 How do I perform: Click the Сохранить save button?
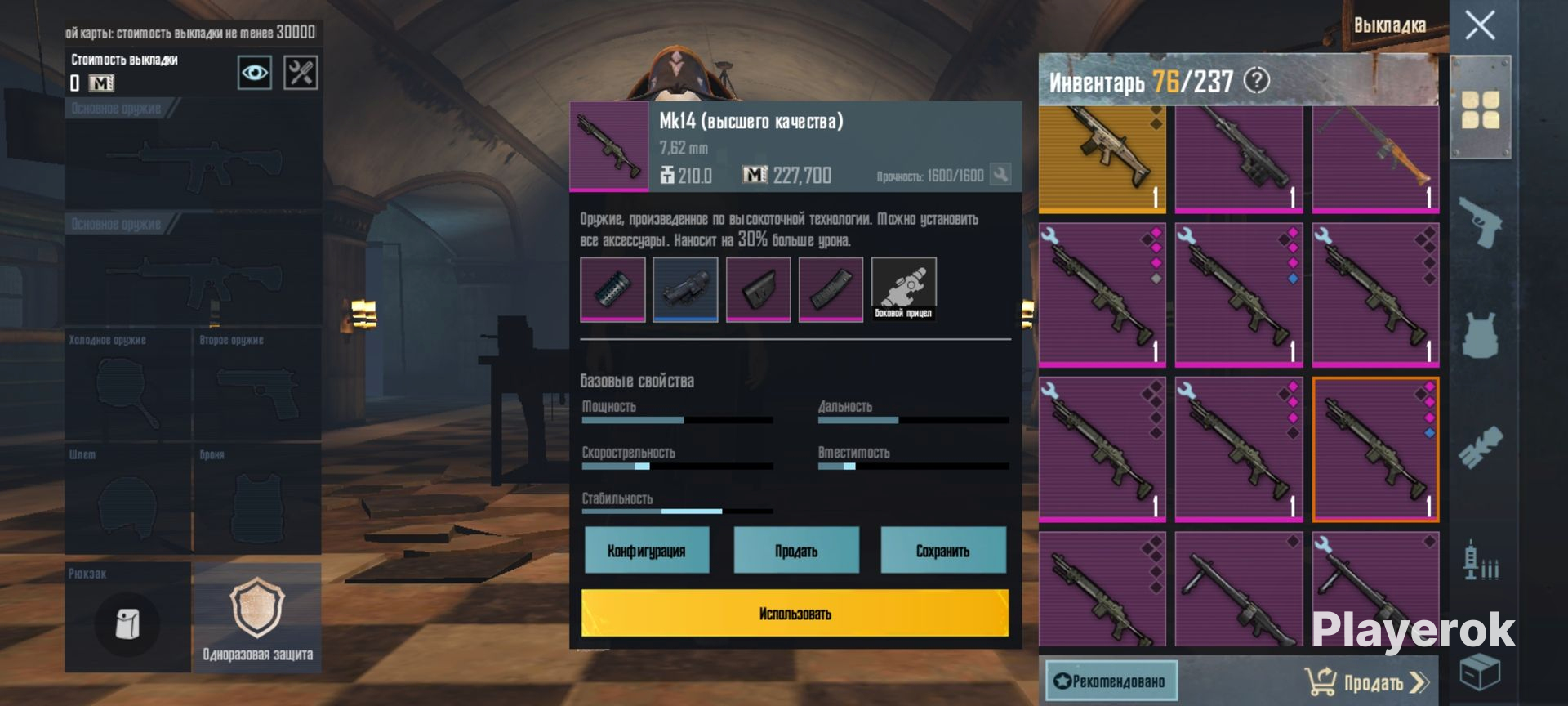click(942, 551)
